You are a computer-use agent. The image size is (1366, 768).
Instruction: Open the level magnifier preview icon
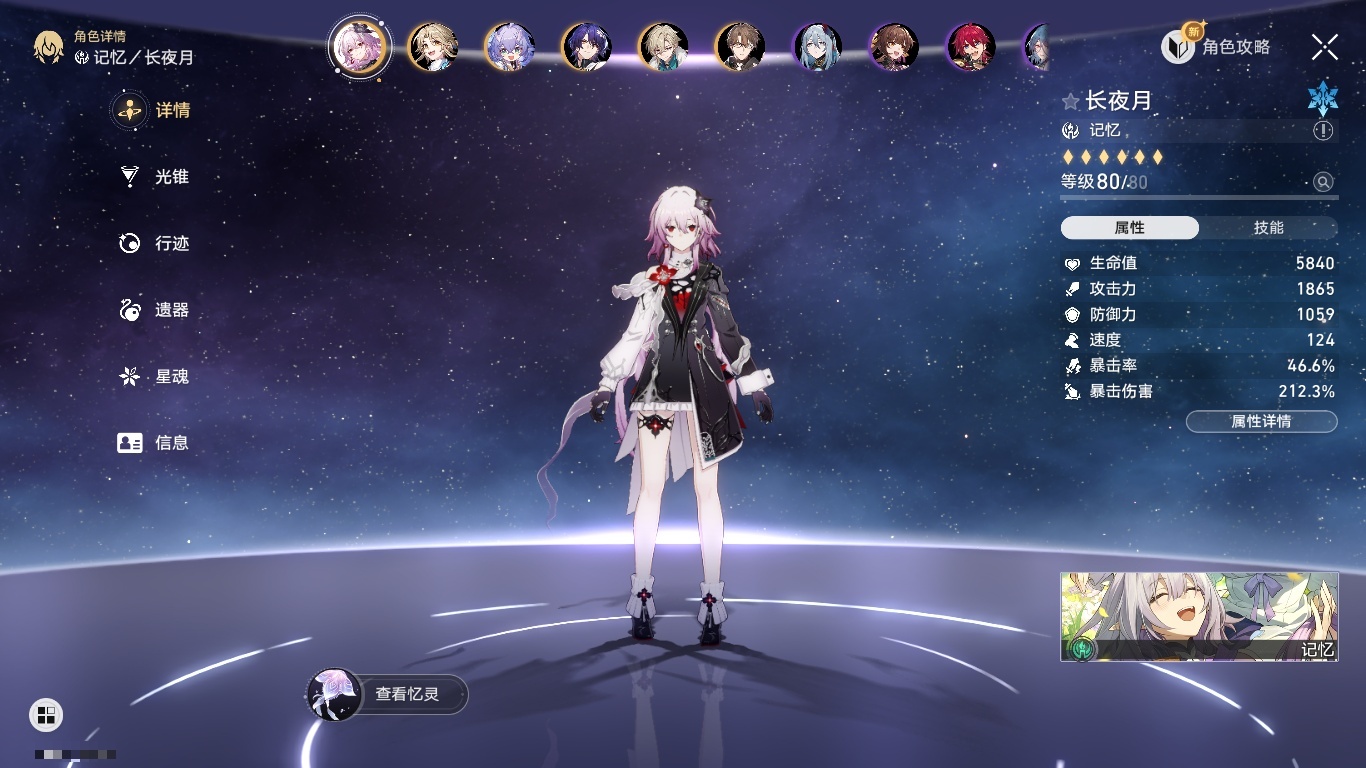point(1323,182)
